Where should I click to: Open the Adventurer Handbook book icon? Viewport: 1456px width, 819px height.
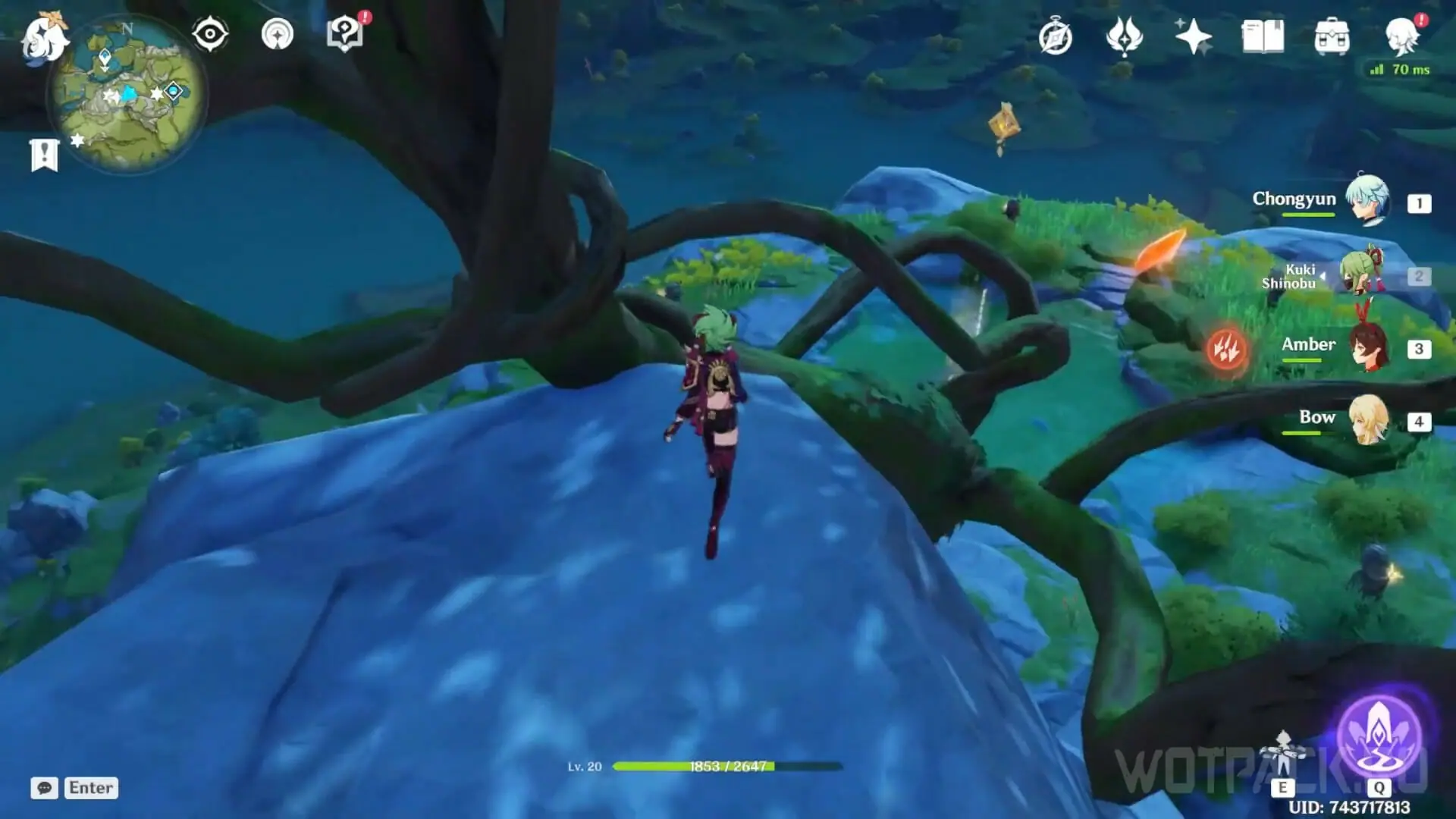(x=1263, y=36)
